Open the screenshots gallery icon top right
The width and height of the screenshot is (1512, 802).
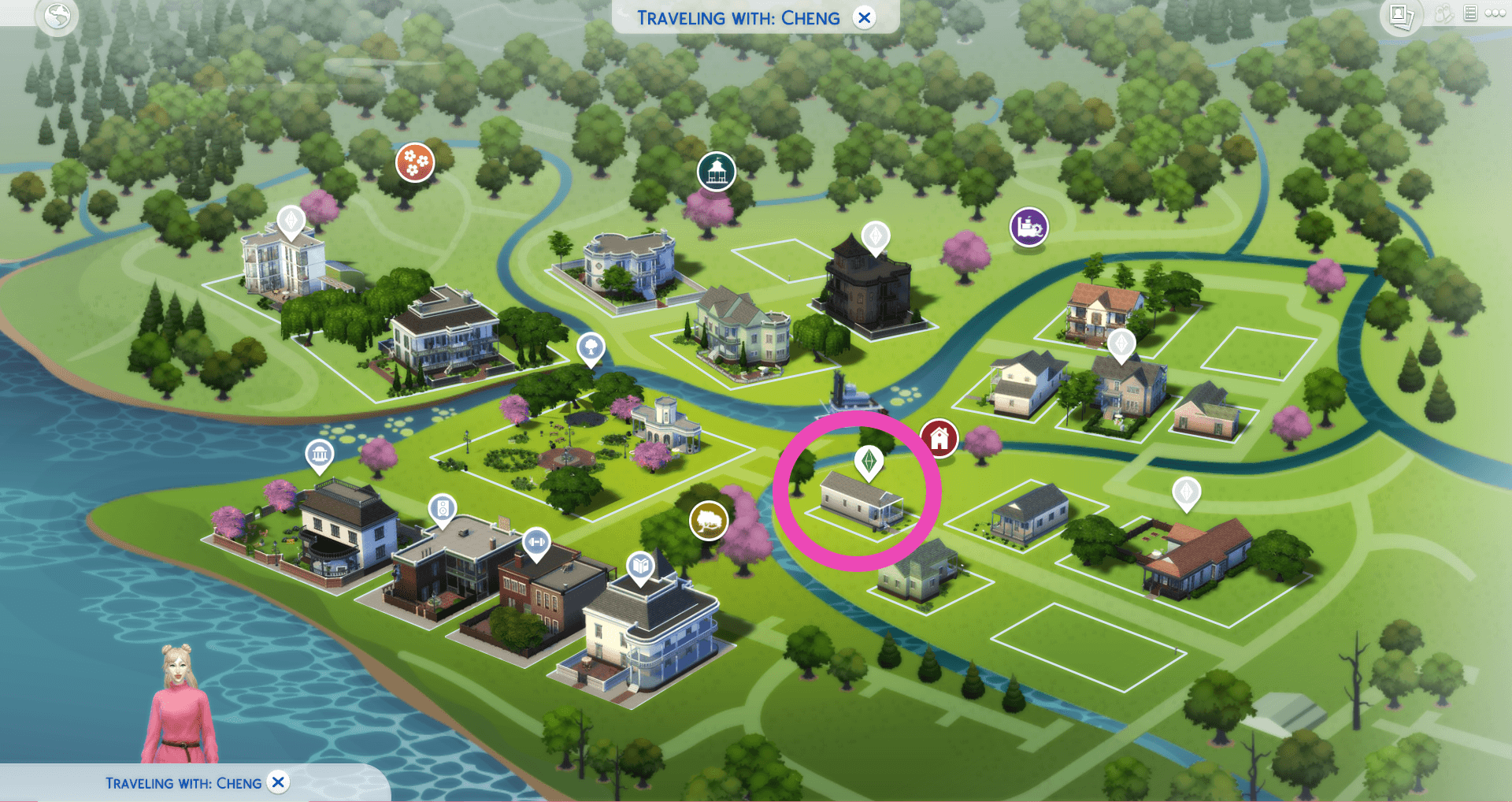pyautogui.click(x=1402, y=16)
